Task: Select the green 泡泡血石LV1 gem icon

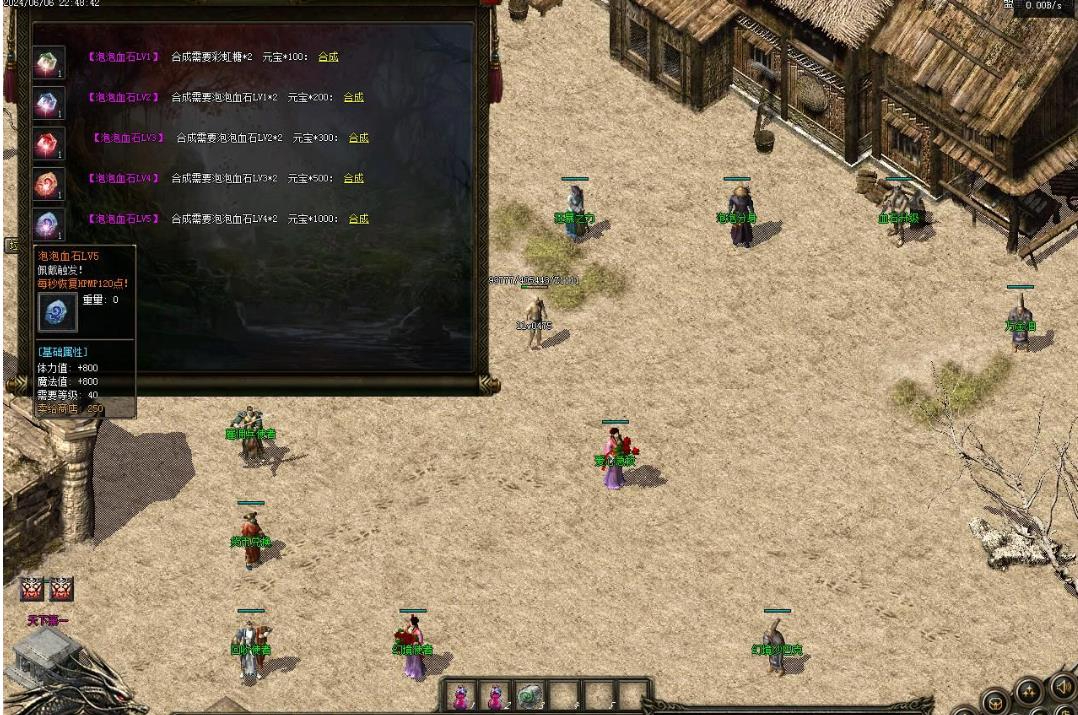Action: point(48,62)
